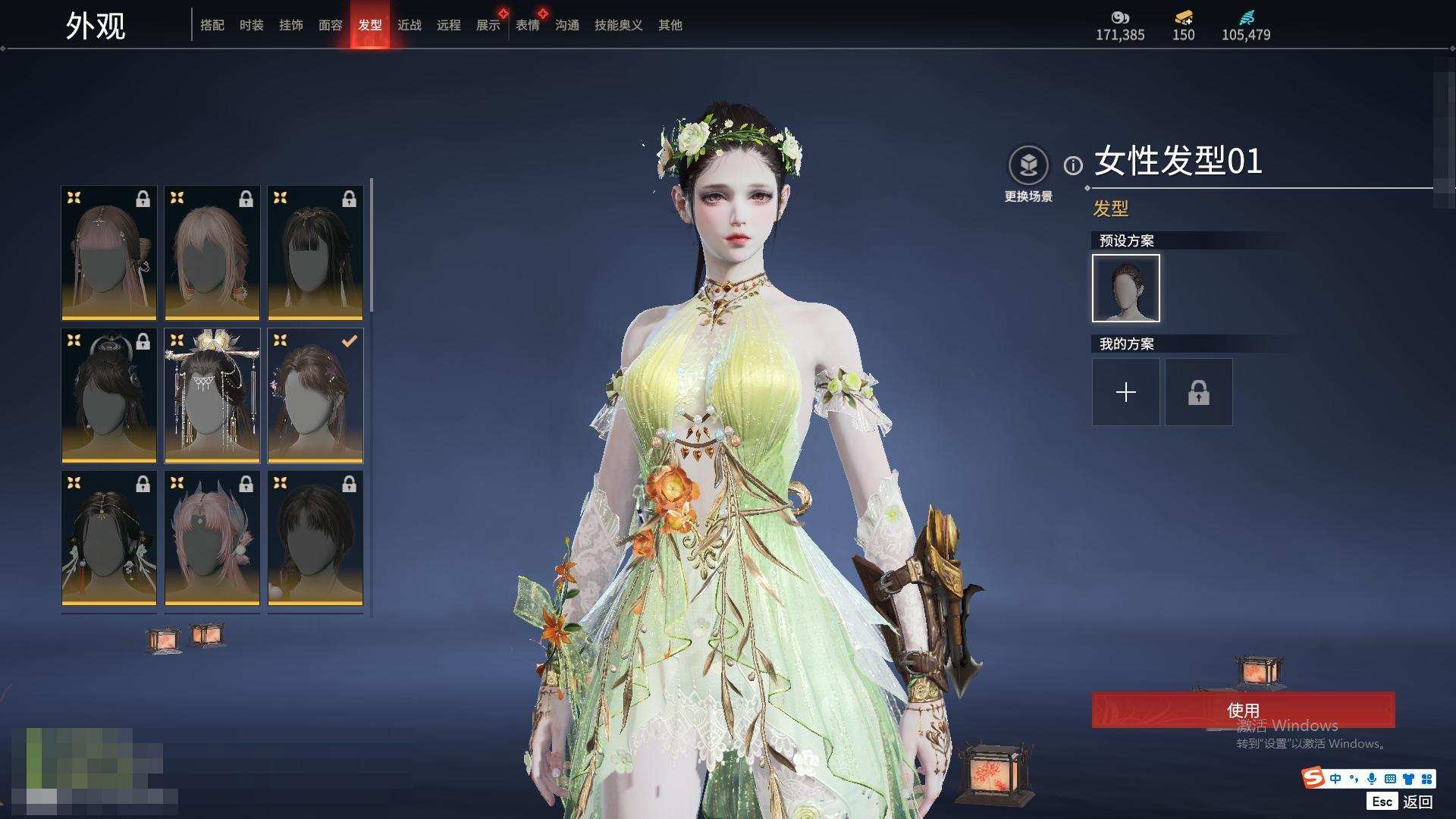Go to the 面容 tab
Image resolution: width=1456 pixels, height=819 pixels.
(x=330, y=25)
